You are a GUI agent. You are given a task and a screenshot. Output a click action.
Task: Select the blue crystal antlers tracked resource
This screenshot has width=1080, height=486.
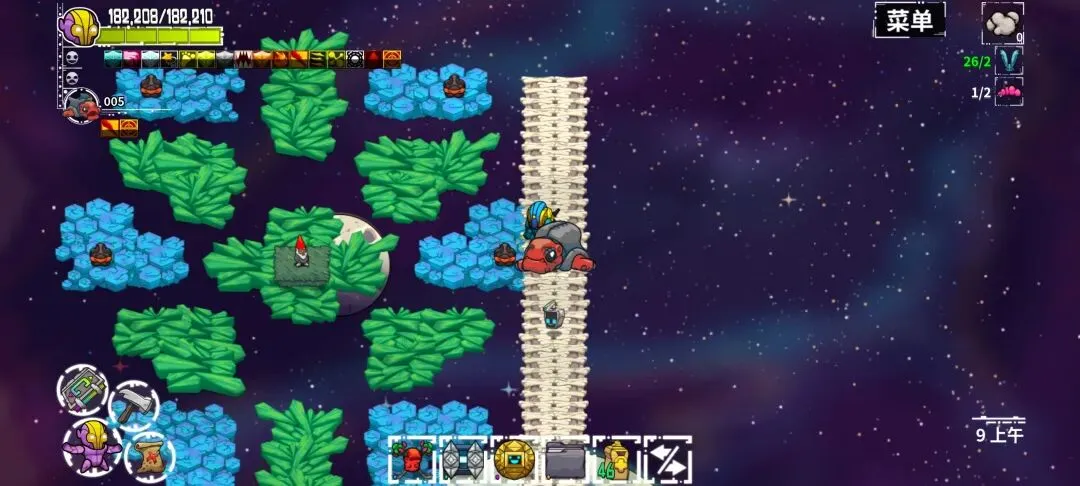click(1008, 61)
